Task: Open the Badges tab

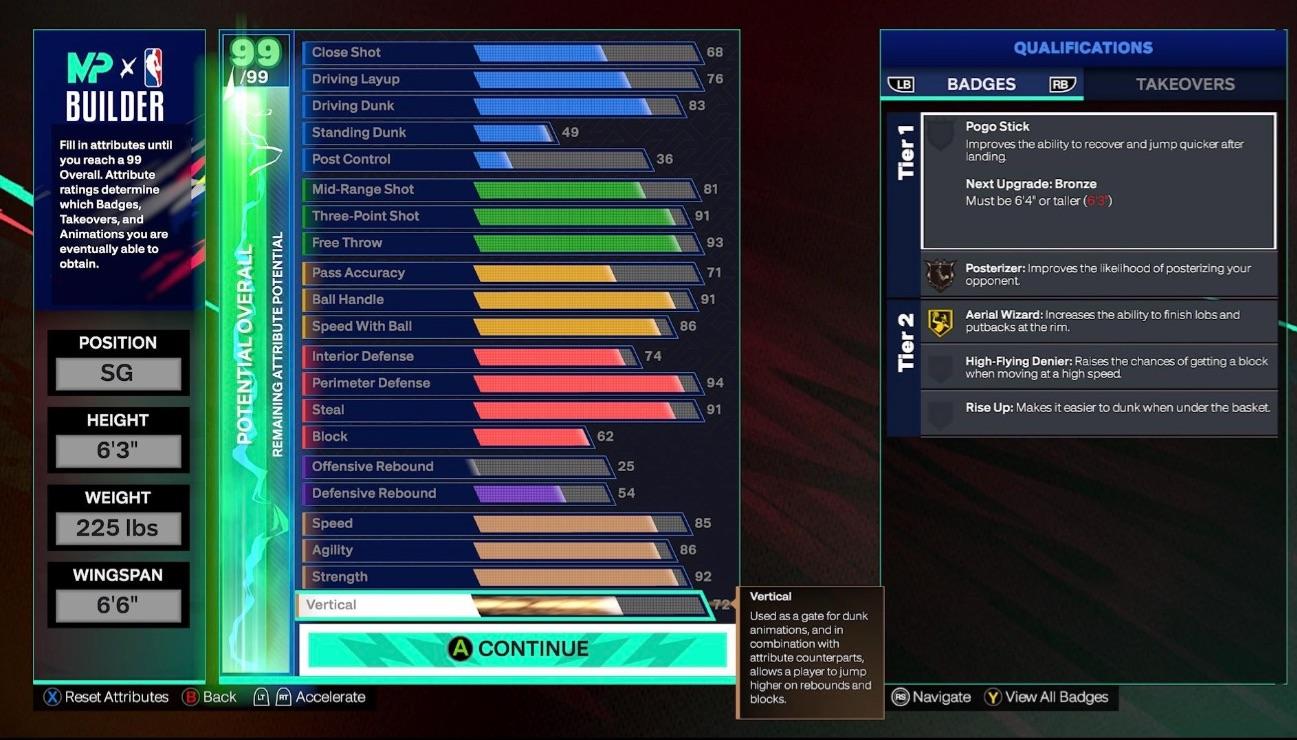Action: [x=981, y=84]
